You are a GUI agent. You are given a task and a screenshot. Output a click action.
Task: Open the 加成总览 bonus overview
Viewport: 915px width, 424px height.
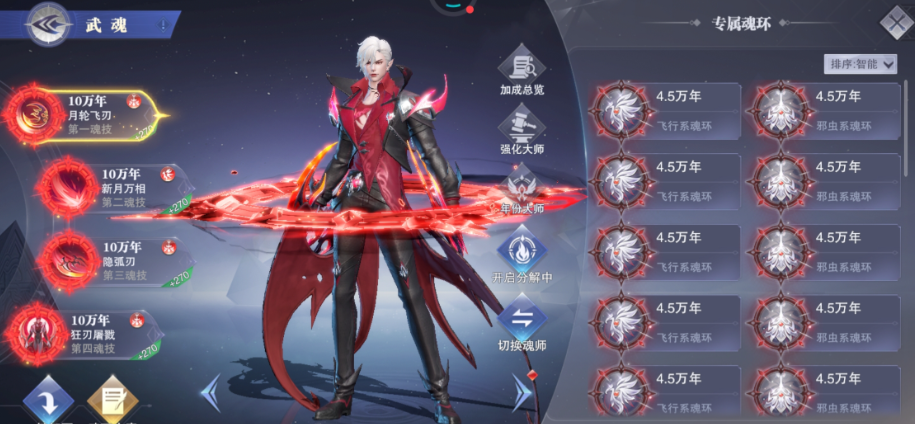(x=522, y=72)
